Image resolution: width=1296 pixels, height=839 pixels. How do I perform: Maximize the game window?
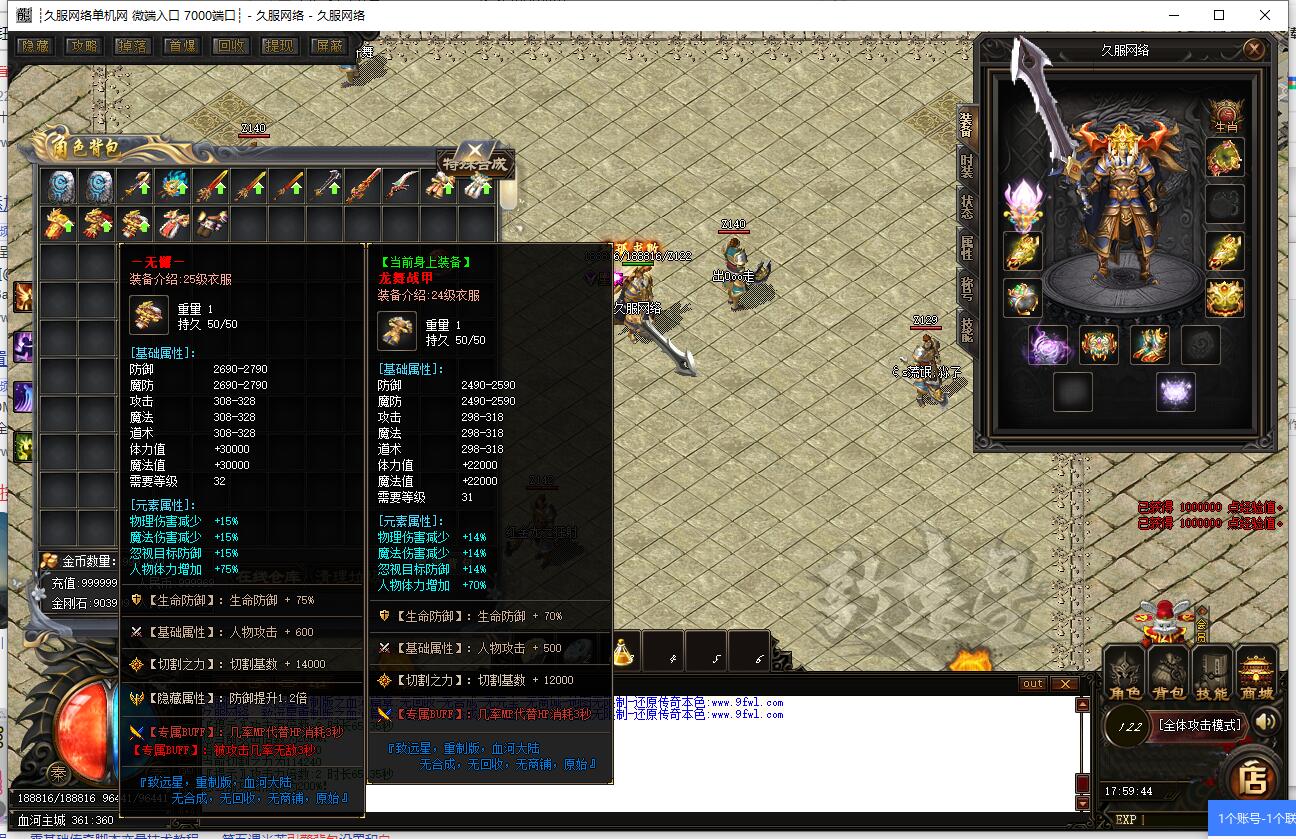click(1219, 15)
